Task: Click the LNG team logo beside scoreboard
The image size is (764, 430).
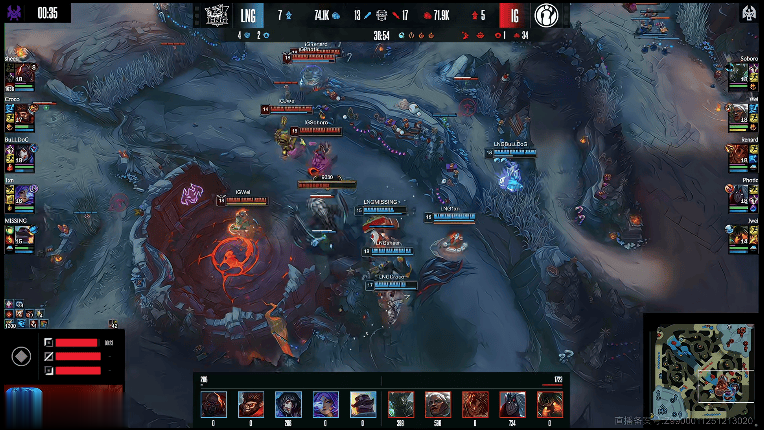Action: tap(218, 15)
